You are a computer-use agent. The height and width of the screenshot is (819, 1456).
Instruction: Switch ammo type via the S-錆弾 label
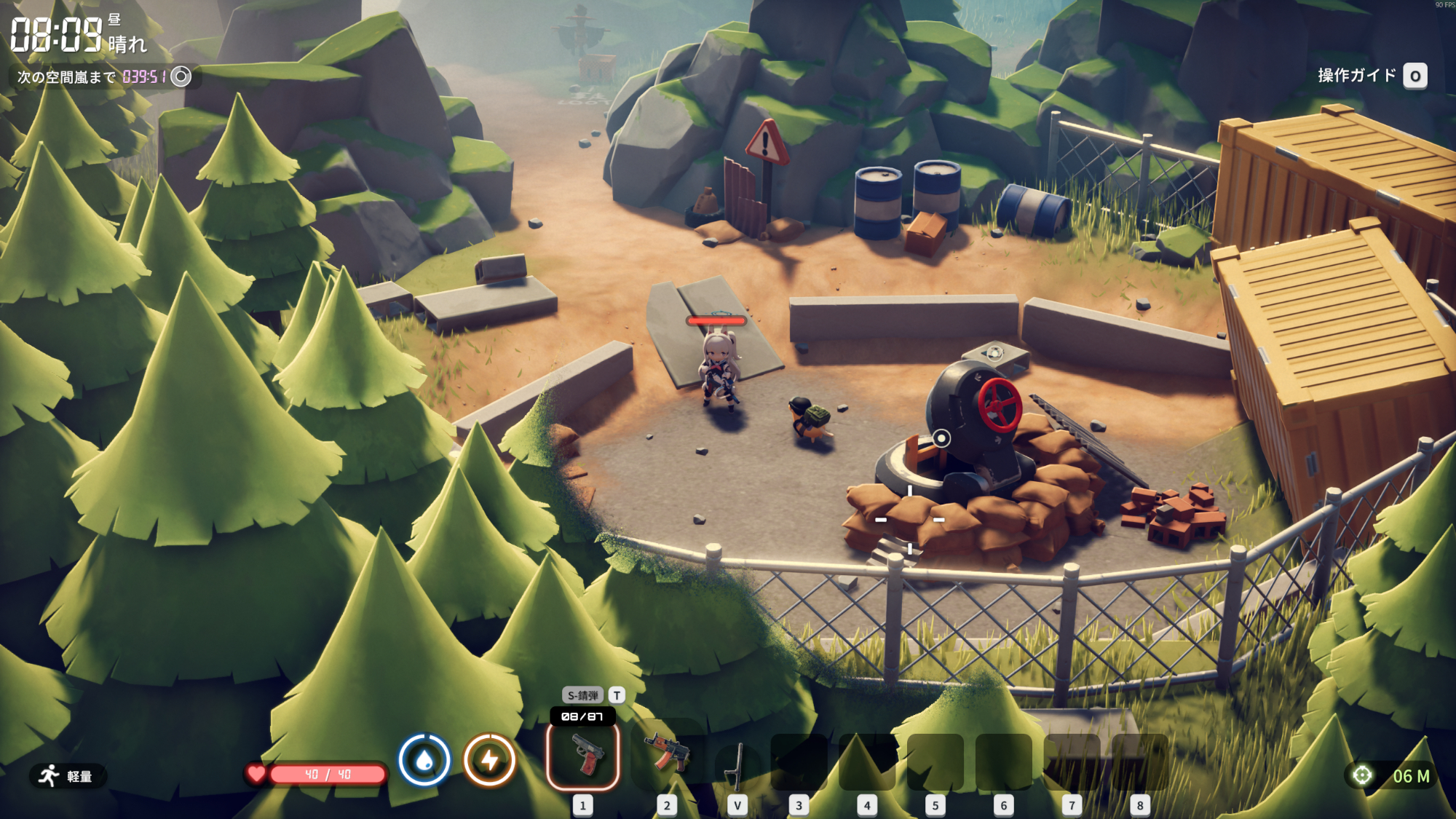(583, 695)
